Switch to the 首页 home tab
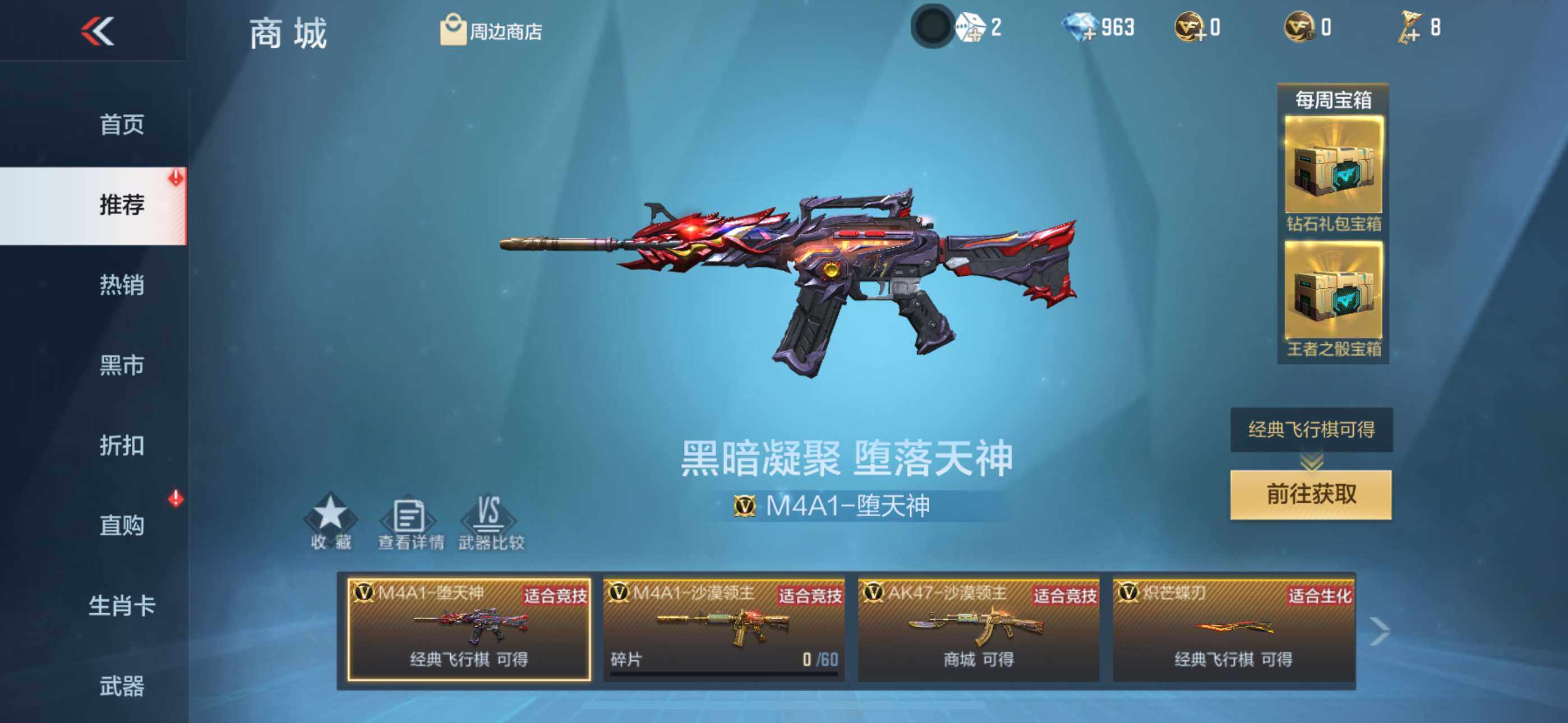Screen dimensions: 1568x723 pos(122,124)
